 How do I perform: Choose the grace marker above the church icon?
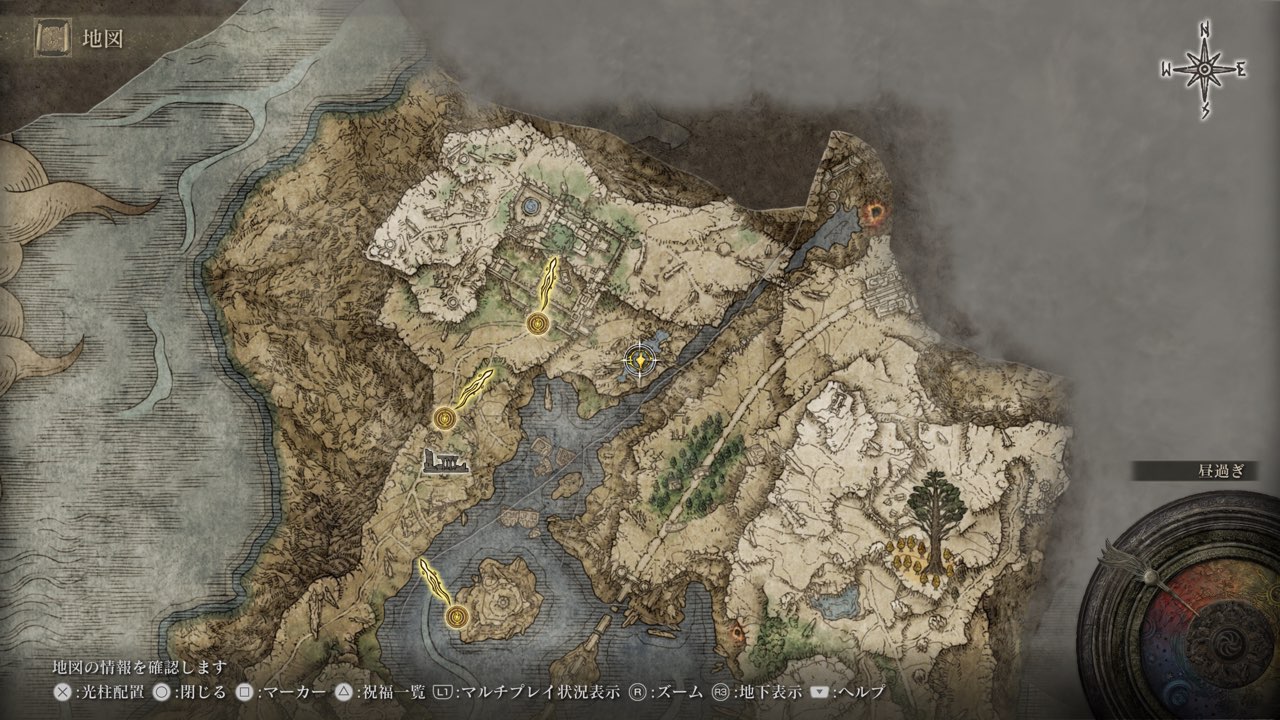coord(445,418)
